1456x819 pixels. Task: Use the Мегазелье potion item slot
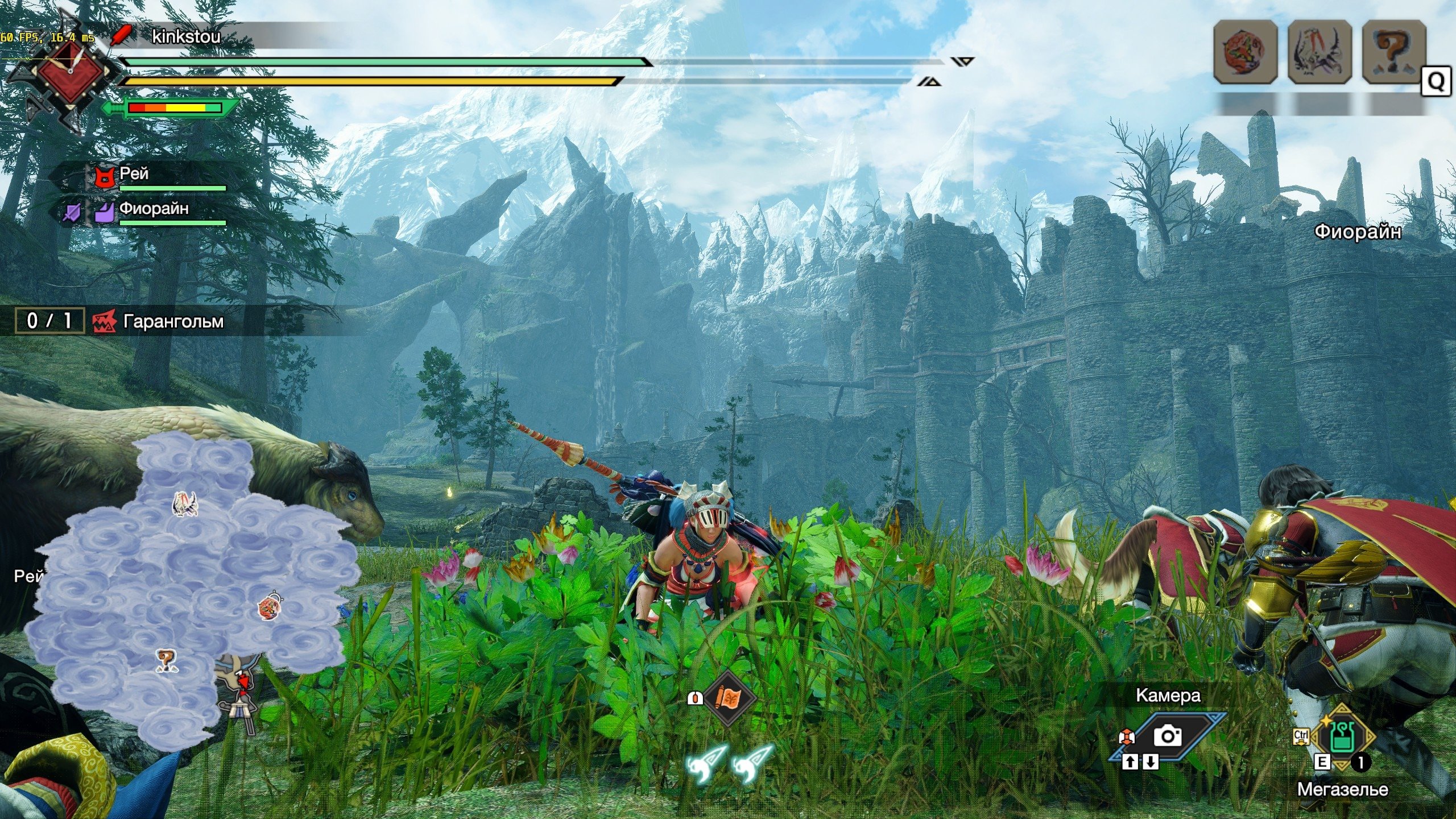point(1343,737)
